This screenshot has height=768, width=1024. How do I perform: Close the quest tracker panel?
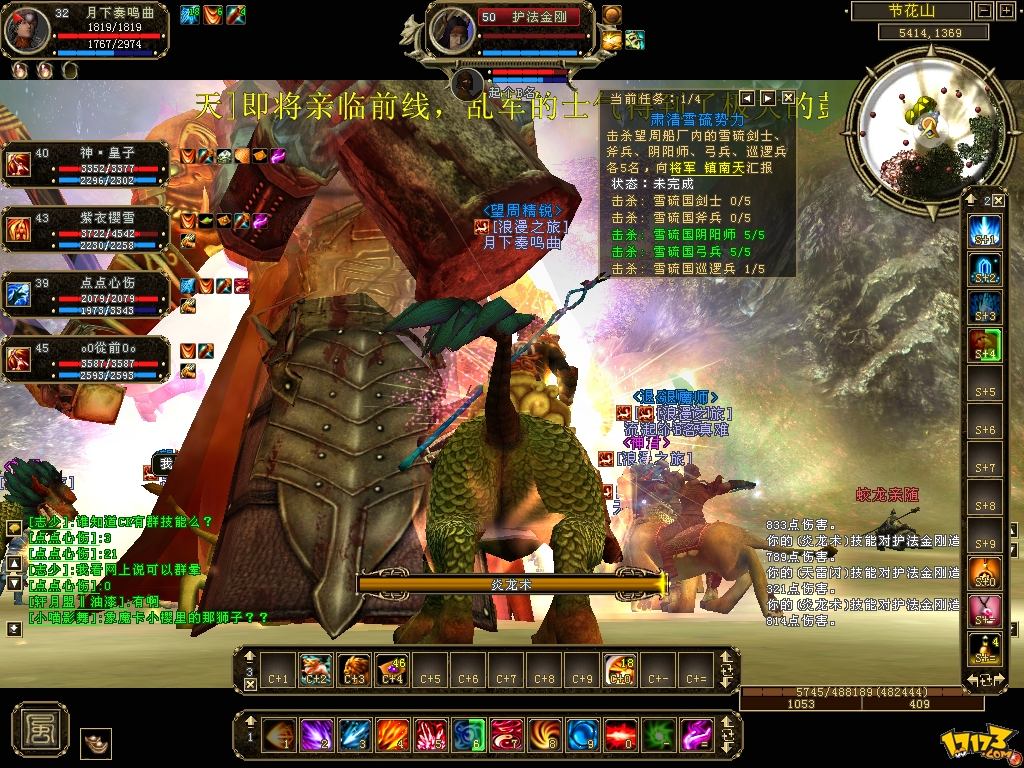coord(788,97)
